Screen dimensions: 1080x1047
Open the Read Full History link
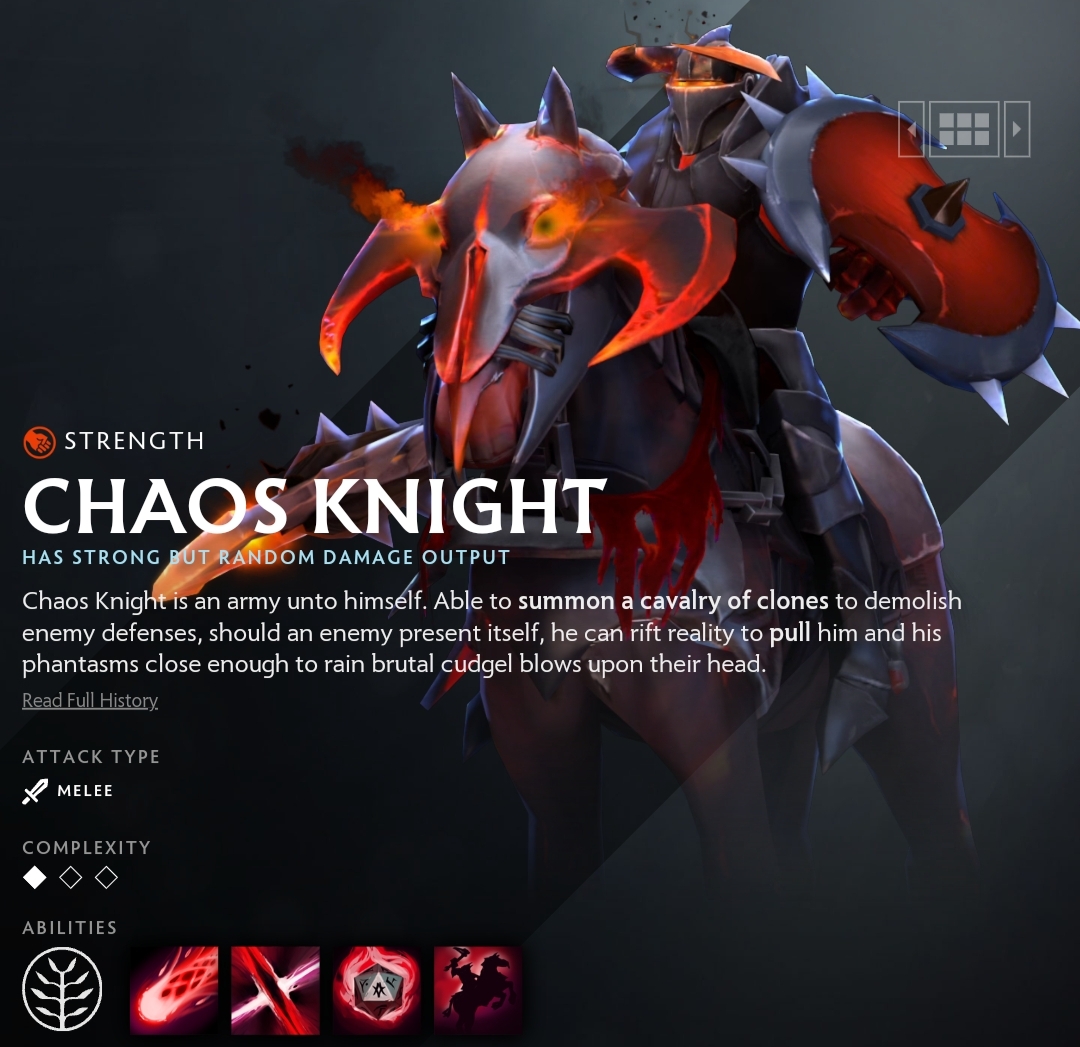coord(90,700)
